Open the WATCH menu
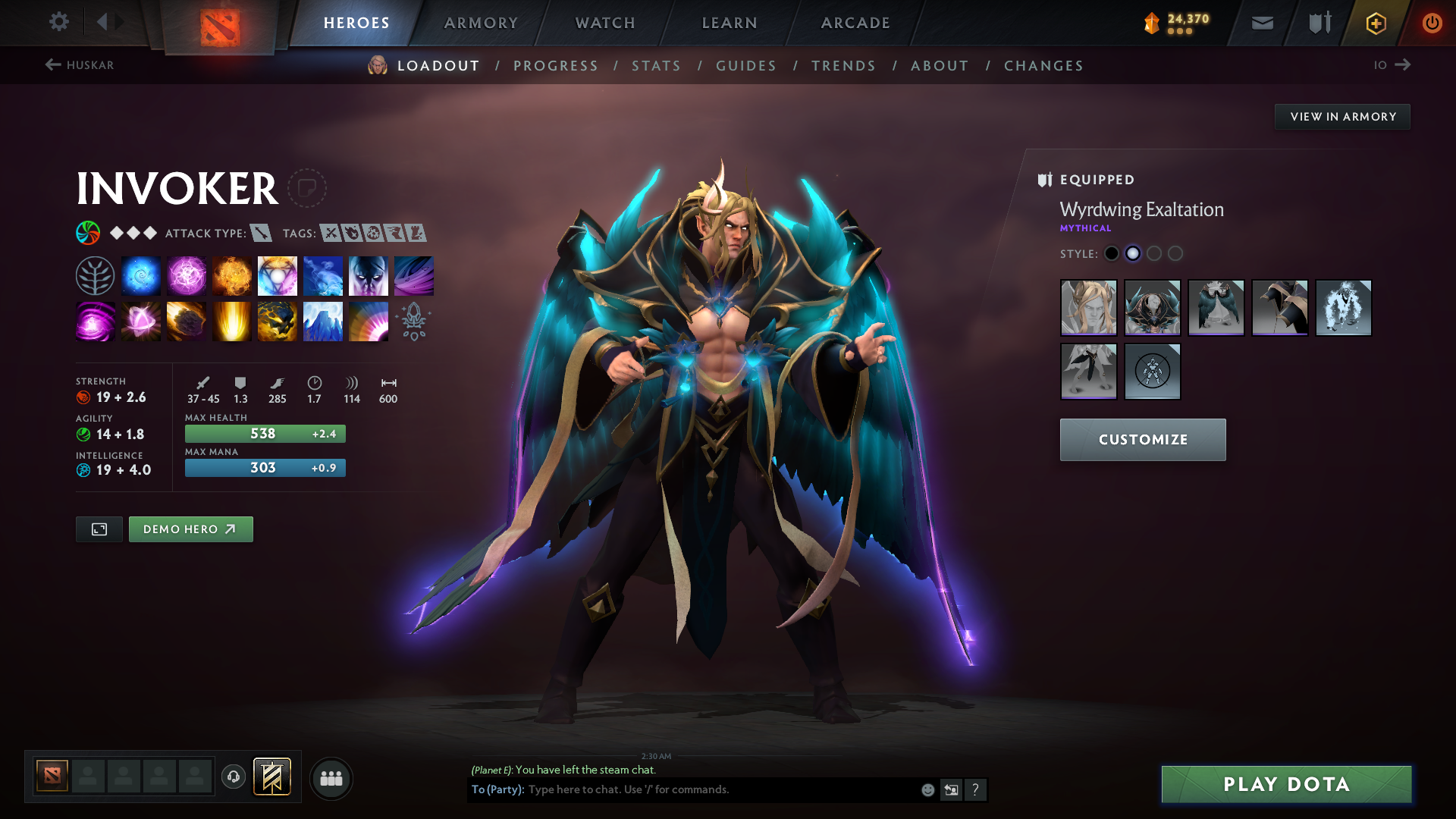This screenshot has width=1456, height=819. [604, 22]
